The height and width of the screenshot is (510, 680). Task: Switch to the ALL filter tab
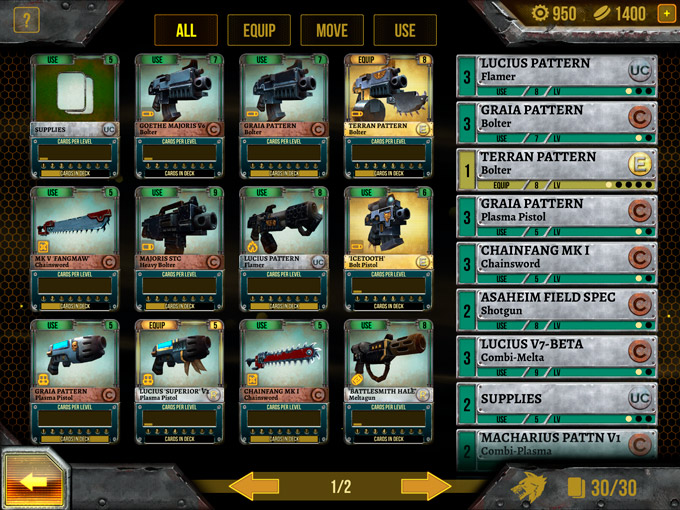point(186,30)
